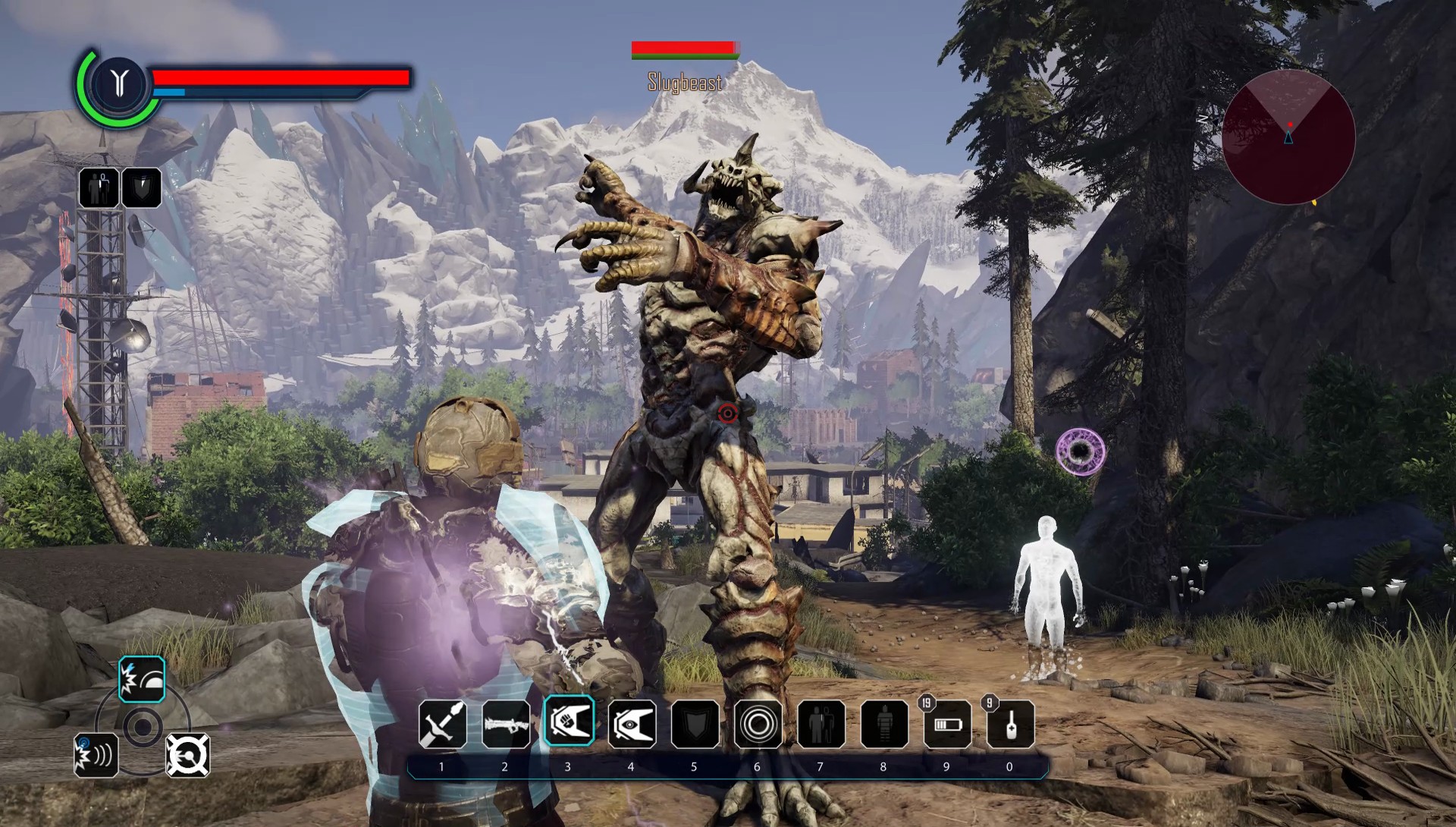Choose the sound-wave burst skill icon

click(x=96, y=755)
